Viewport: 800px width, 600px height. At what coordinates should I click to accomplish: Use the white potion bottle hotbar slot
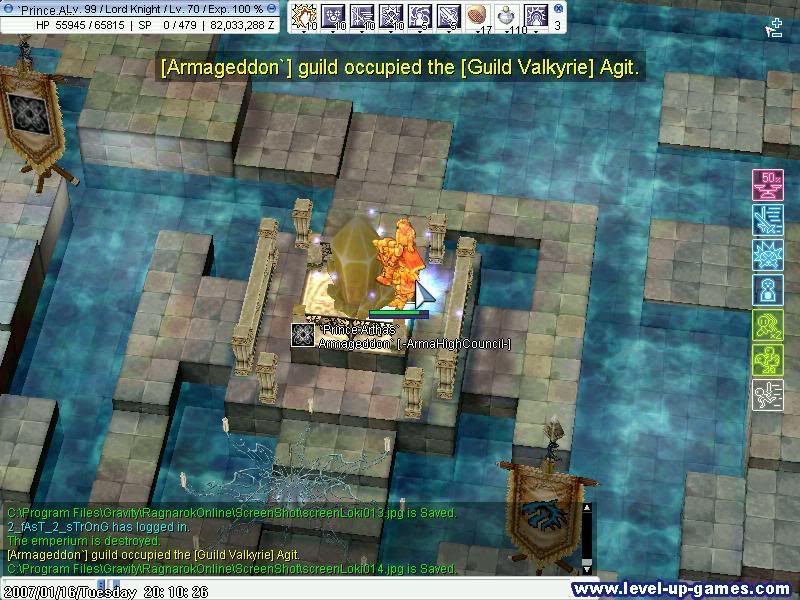tap(505, 15)
